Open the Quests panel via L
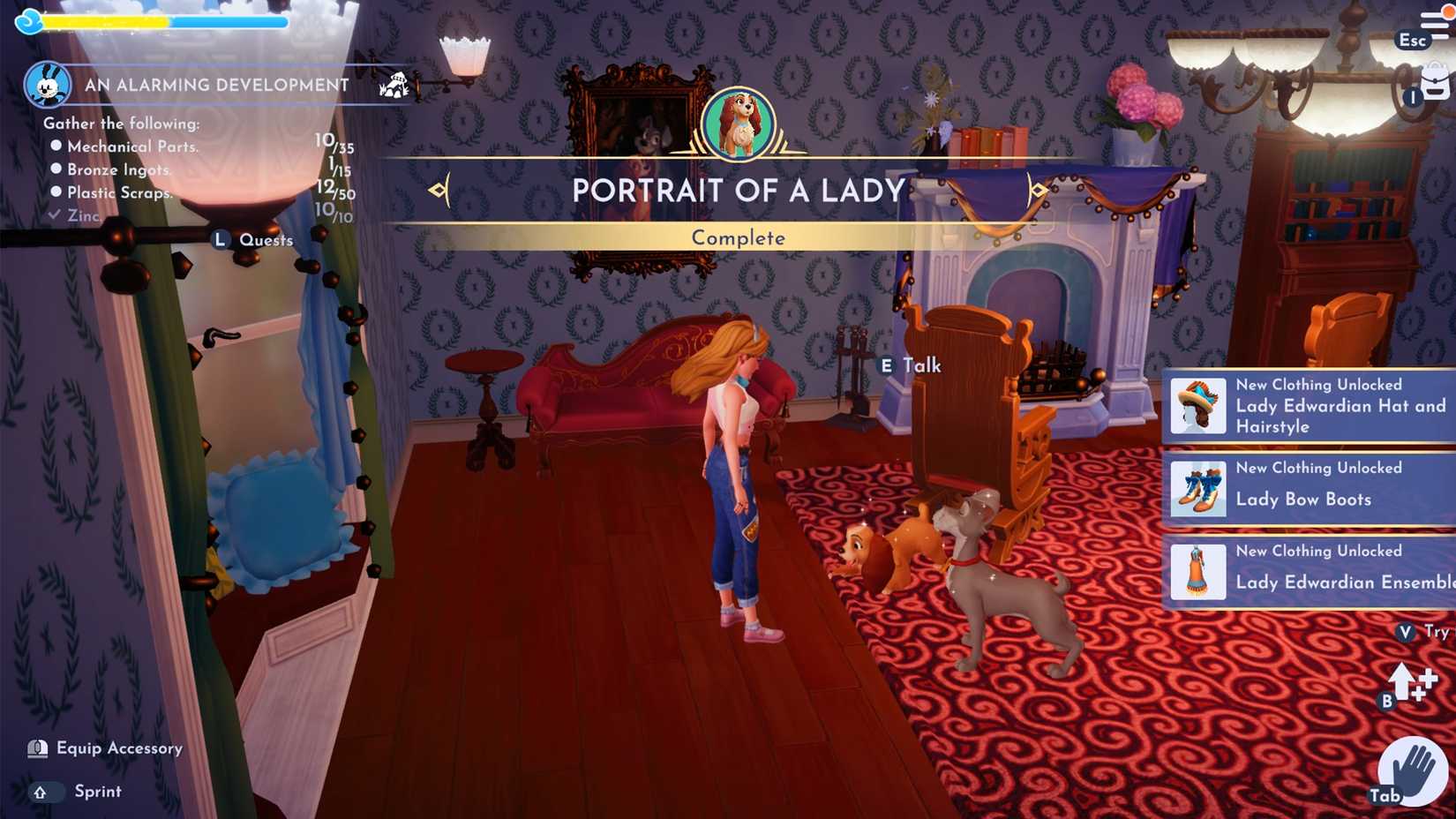The width and height of the screenshot is (1456, 819). click(219, 238)
